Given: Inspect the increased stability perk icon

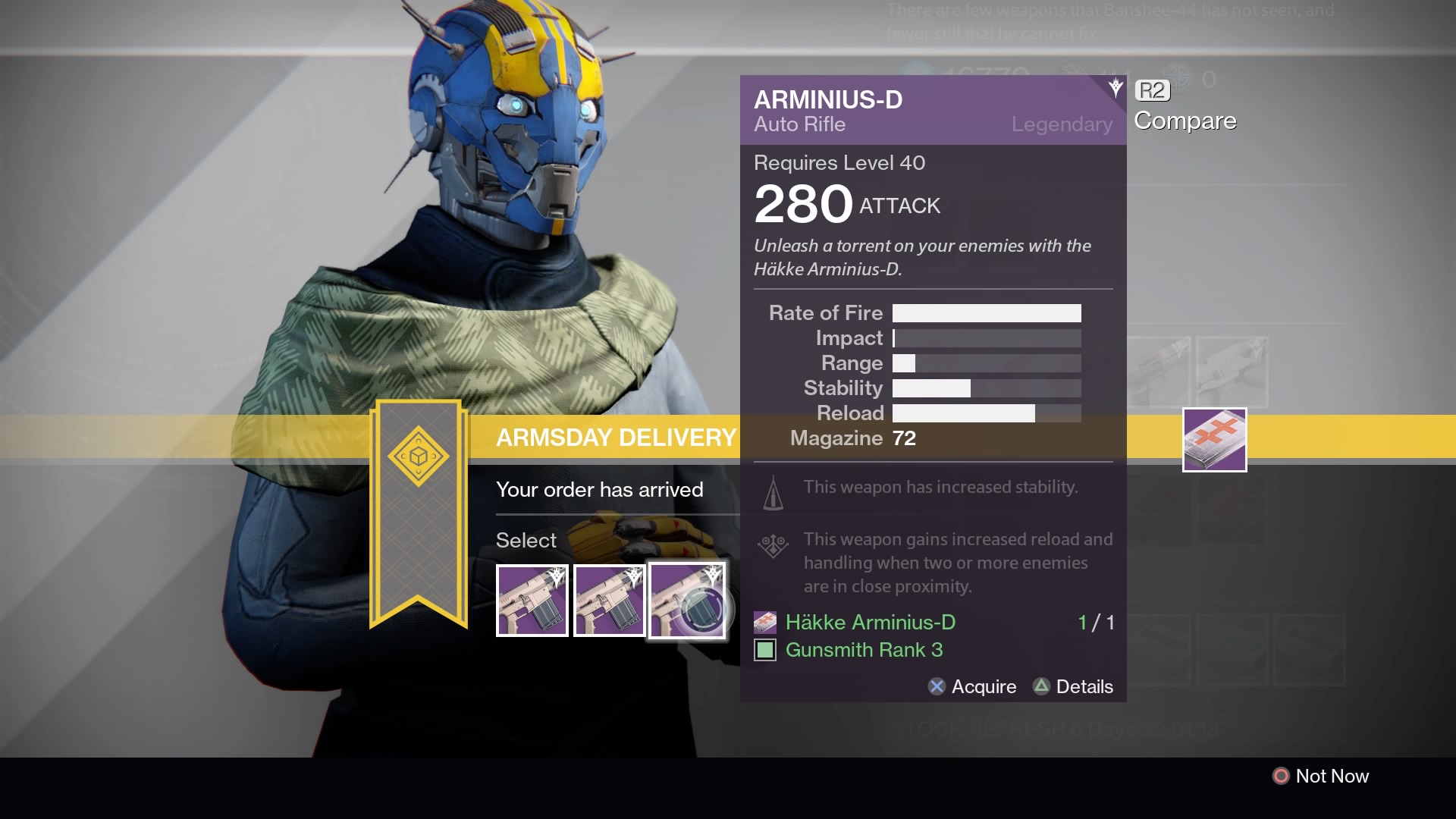Looking at the screenshot, I should [773, 493].
